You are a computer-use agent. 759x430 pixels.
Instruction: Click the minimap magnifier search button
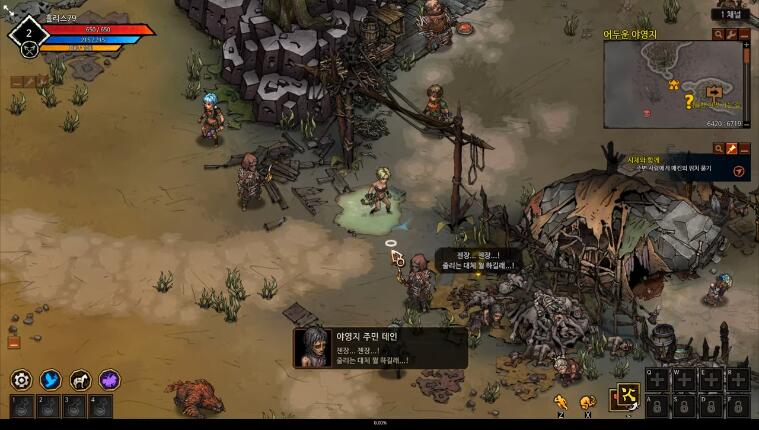pyautogui.click(x=718, y=34)
